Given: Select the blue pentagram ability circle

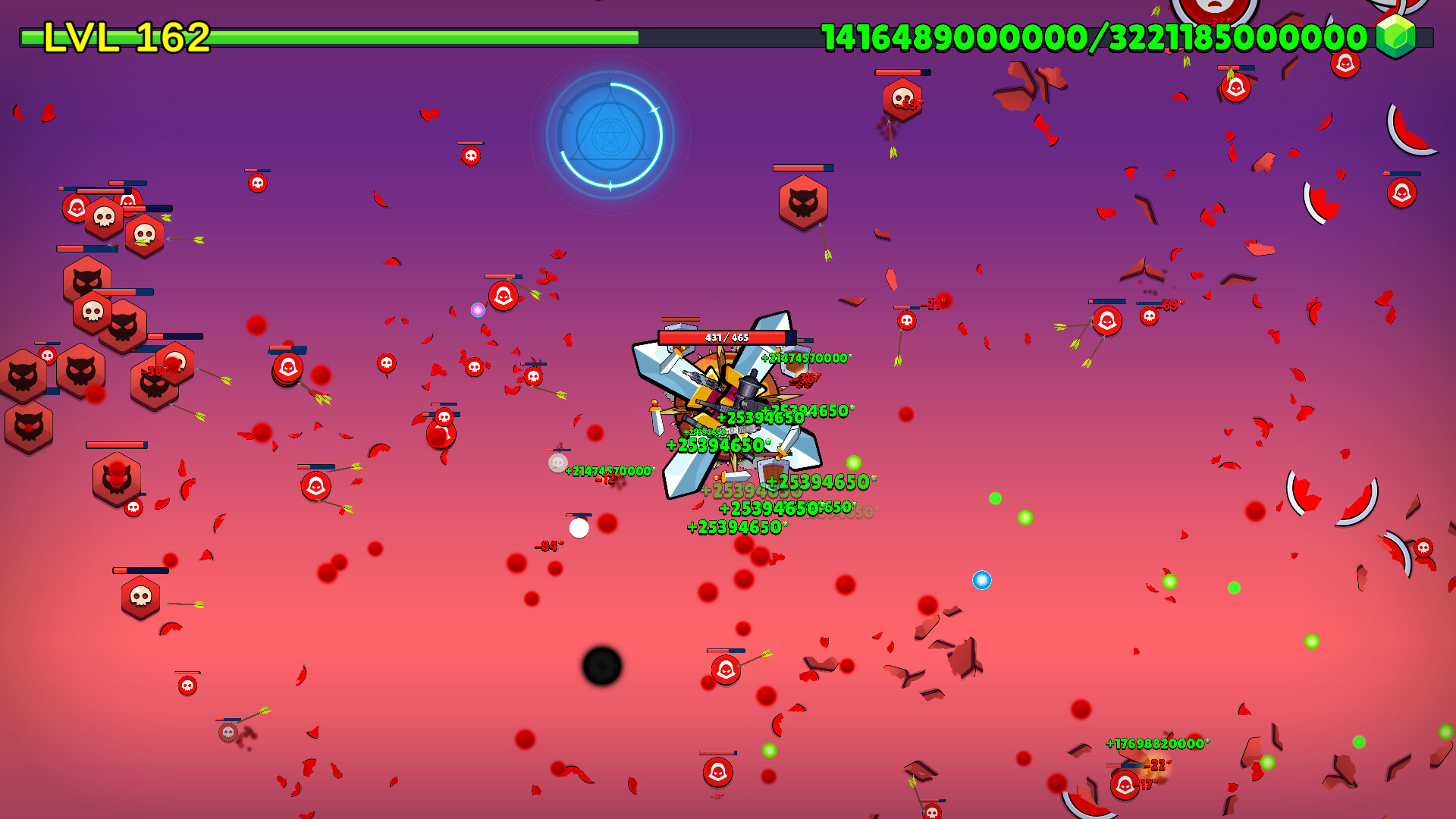Looking at the screenshot, I should pyautogui.click(x=610, y=135).
